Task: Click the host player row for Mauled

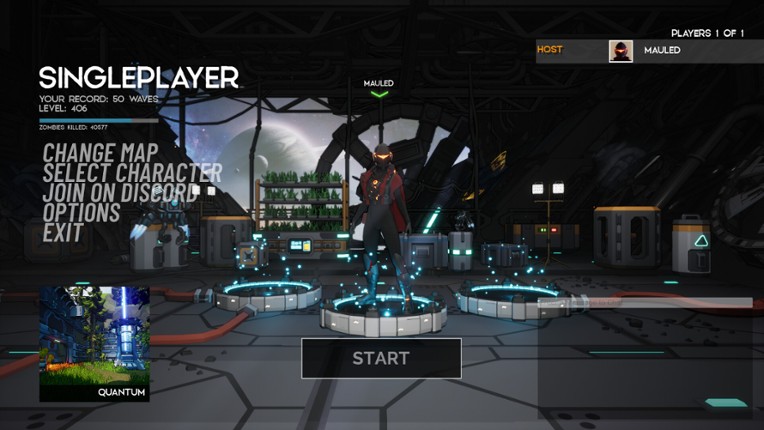Action: tap(649, 51)
